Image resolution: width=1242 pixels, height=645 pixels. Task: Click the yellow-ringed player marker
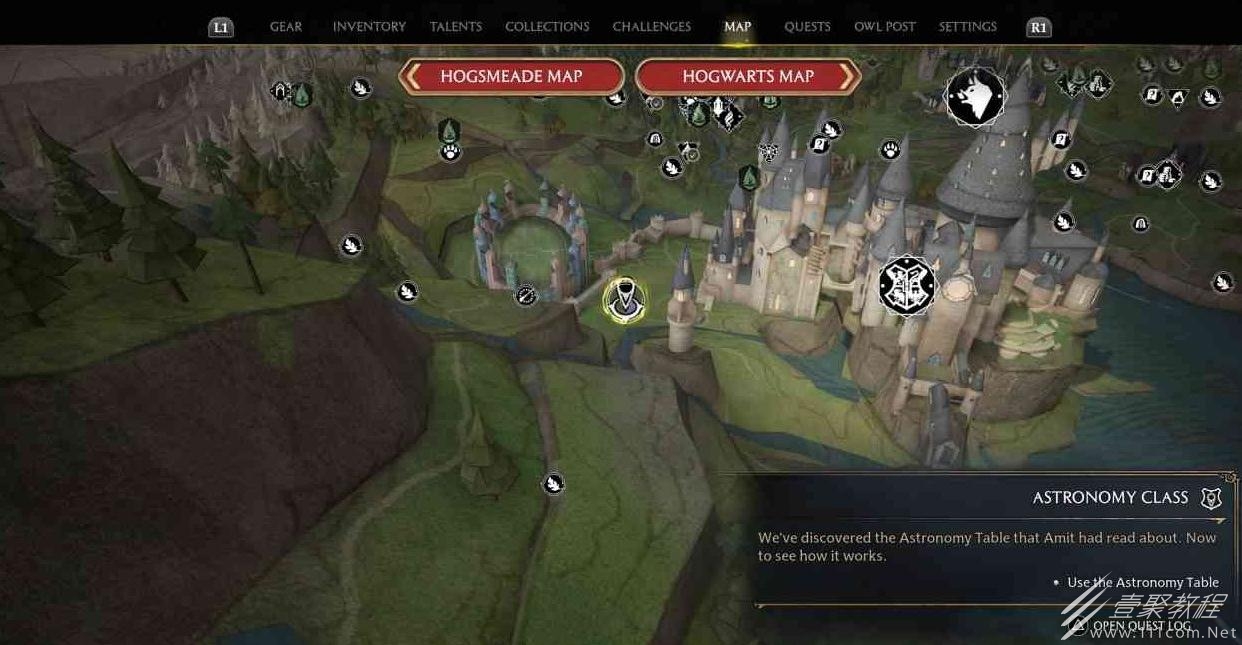(x=624, y=300)
